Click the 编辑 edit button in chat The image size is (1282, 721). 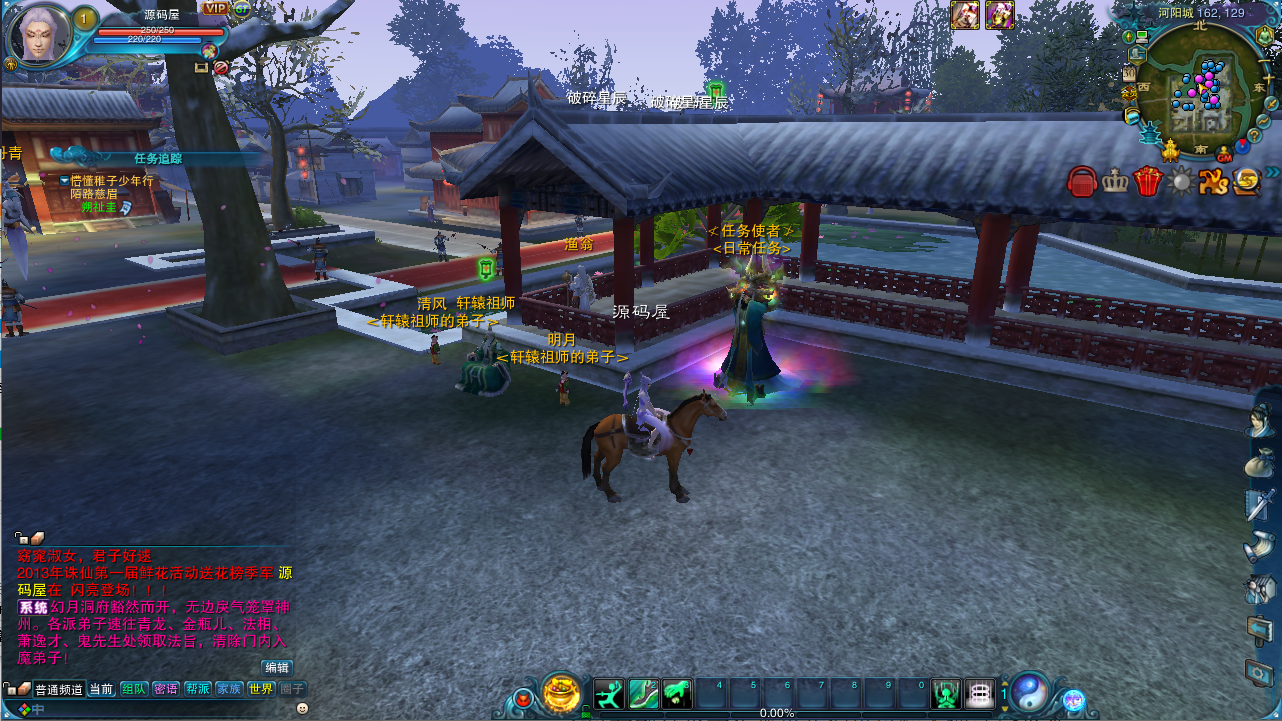tap(277, 667)
